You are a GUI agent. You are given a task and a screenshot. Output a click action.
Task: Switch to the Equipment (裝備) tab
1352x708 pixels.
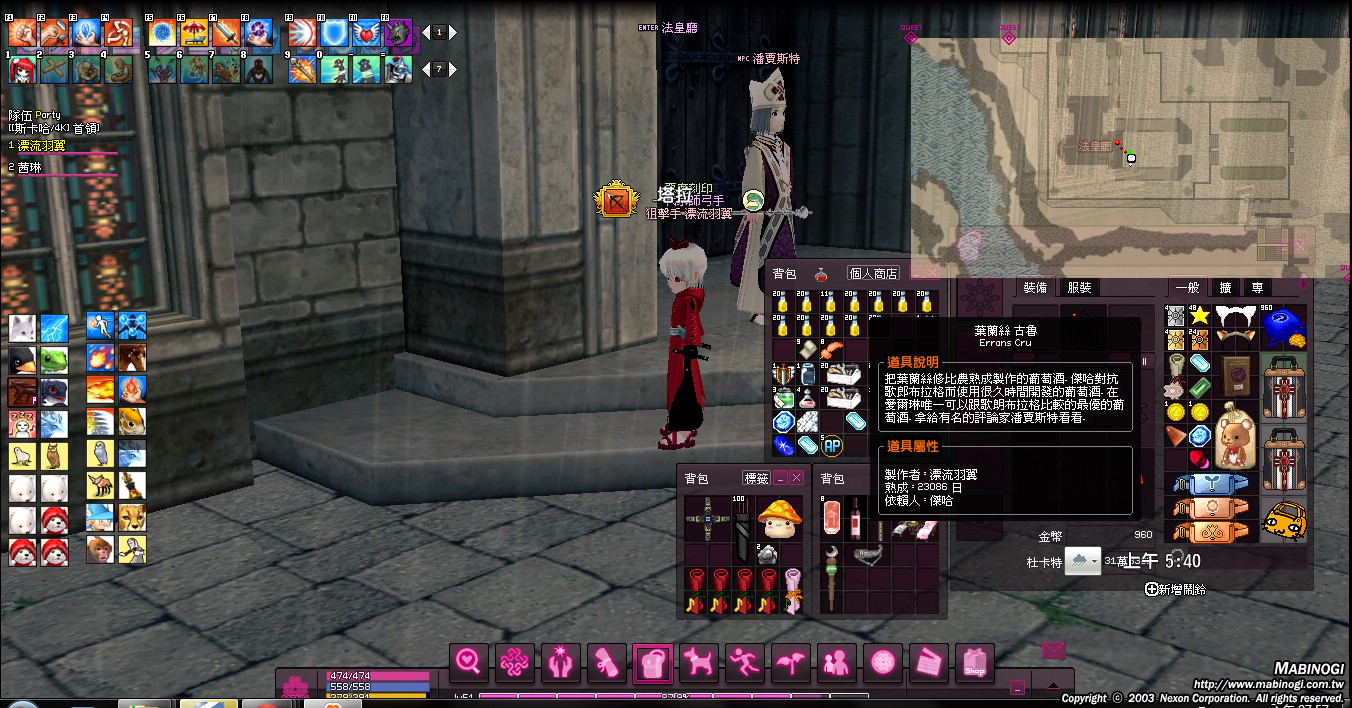click(x=1034, y=288)
